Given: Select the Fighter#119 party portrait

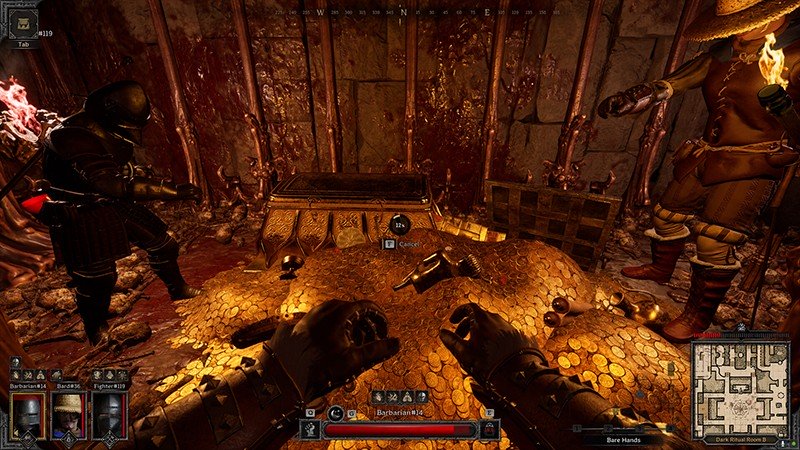Looking at the screenshot, I should tap(107, 414).
